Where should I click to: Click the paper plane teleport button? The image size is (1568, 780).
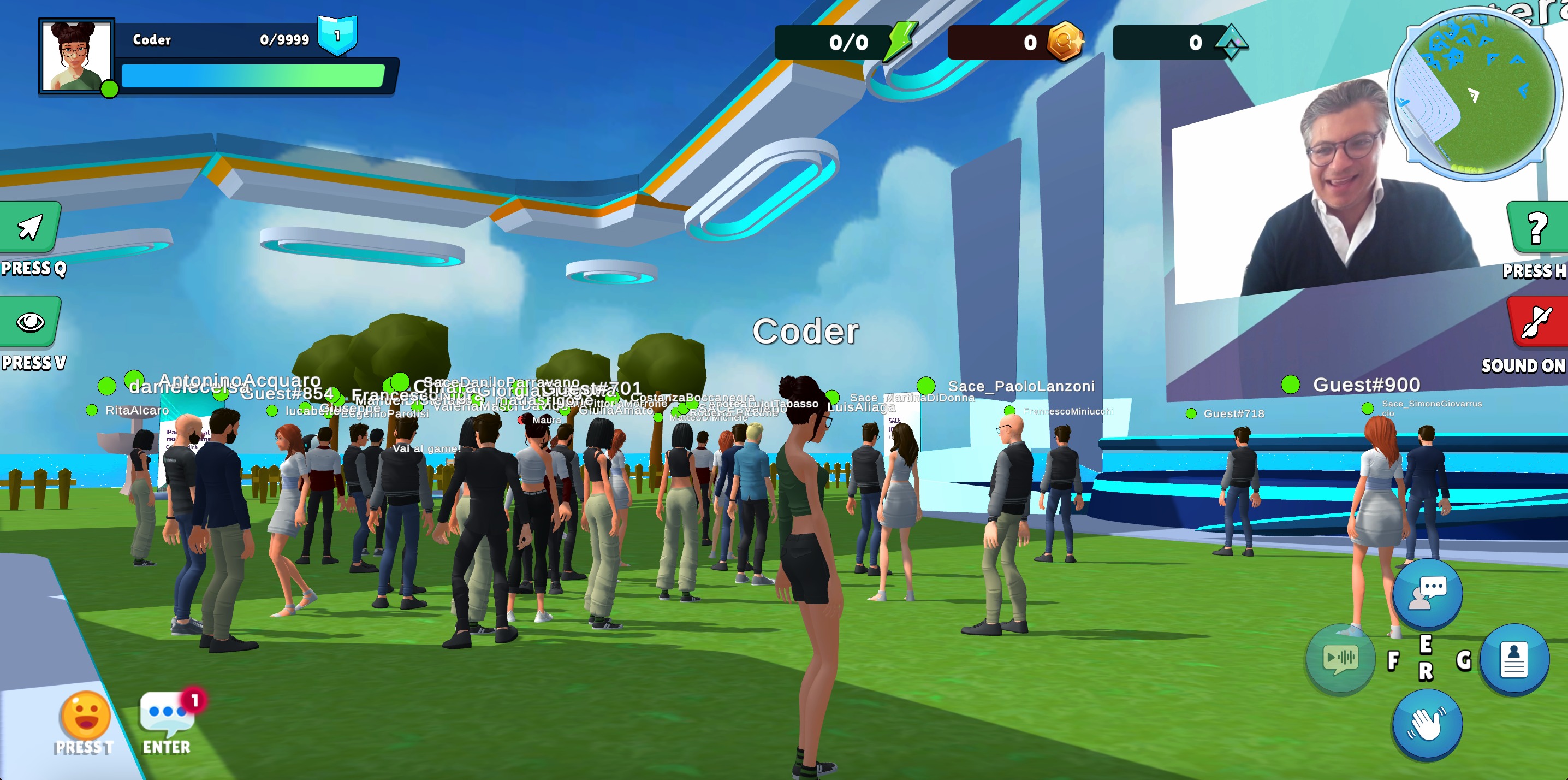[31, 227]
